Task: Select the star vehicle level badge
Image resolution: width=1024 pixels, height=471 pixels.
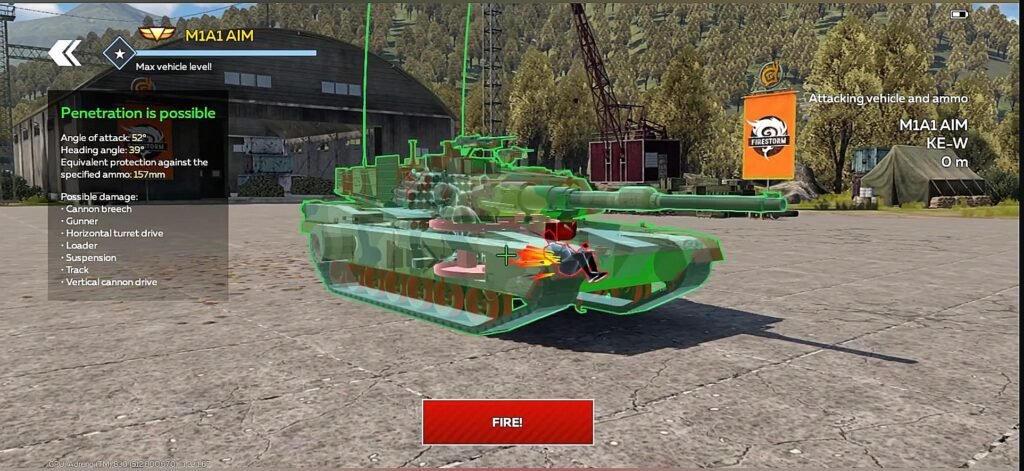Action: [x=120, y=53]
